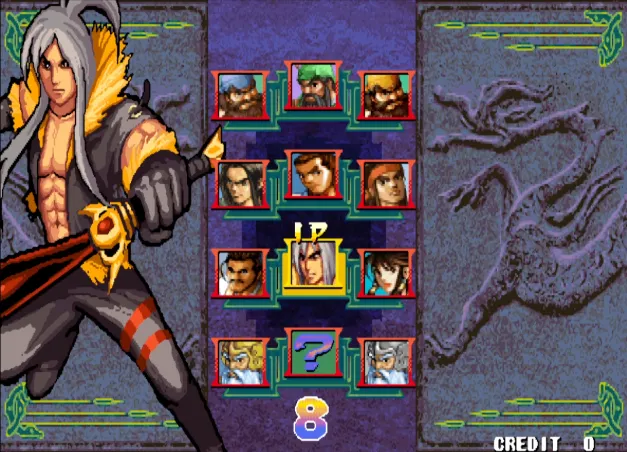Select the mustached fighter with the topknot
Image resolution: width=627 pixels, height=452 pixels.
click(x=241, y=272)
